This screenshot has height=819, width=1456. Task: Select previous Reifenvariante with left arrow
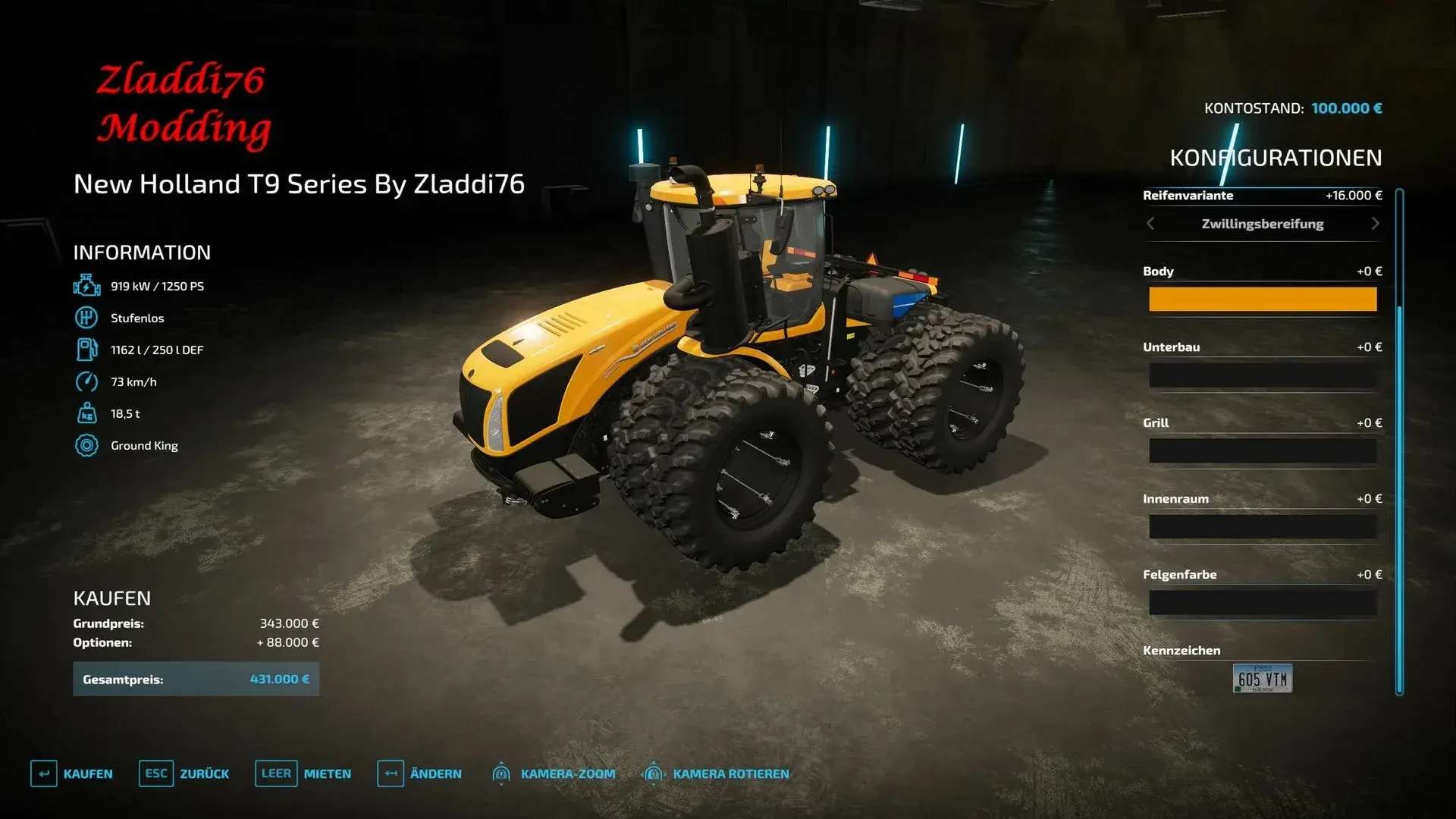(1150, 224)
